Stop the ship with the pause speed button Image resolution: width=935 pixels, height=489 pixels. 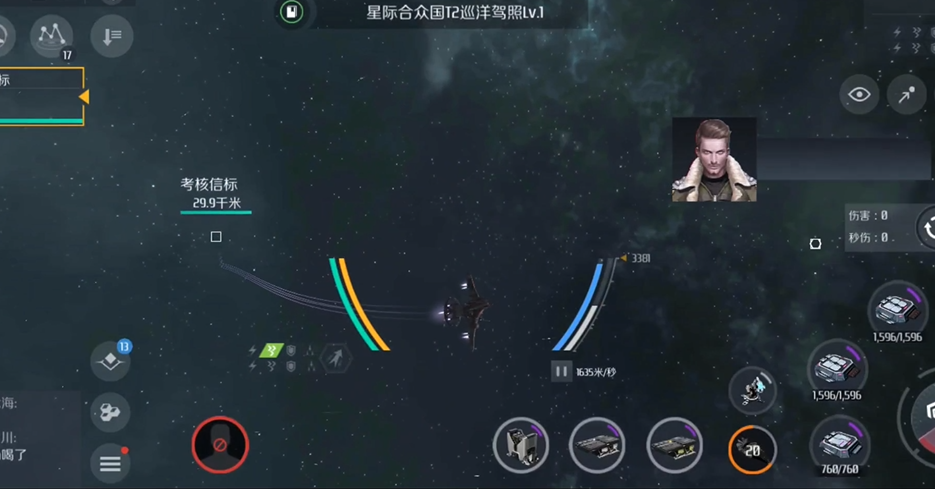click(561, 371)
